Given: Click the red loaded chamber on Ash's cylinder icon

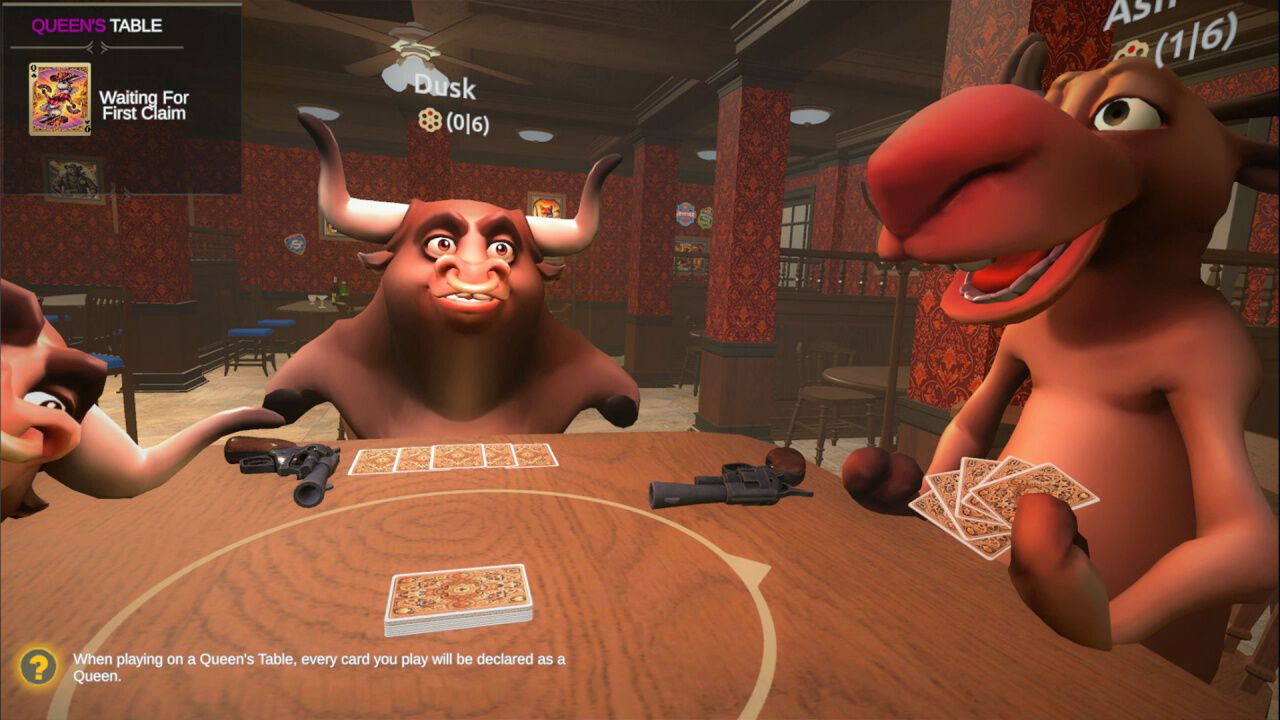Looking at the screenshot, I should [1131, 47].
